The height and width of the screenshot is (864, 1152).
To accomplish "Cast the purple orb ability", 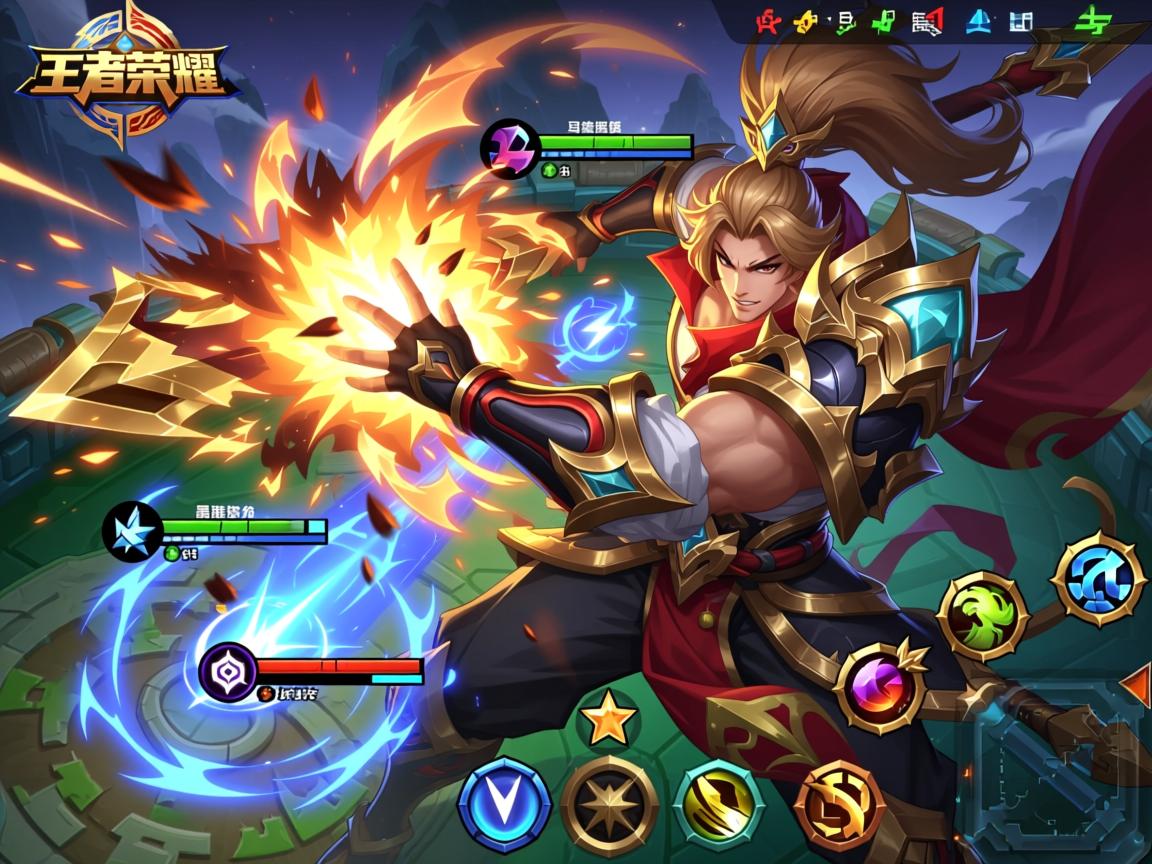I will [x=879, y=687].
